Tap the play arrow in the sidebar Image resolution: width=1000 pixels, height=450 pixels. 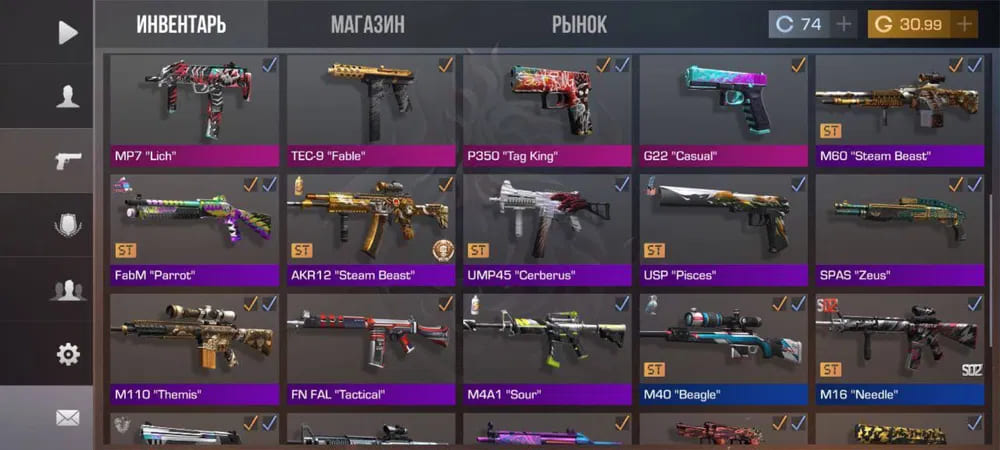click(67, 32)
